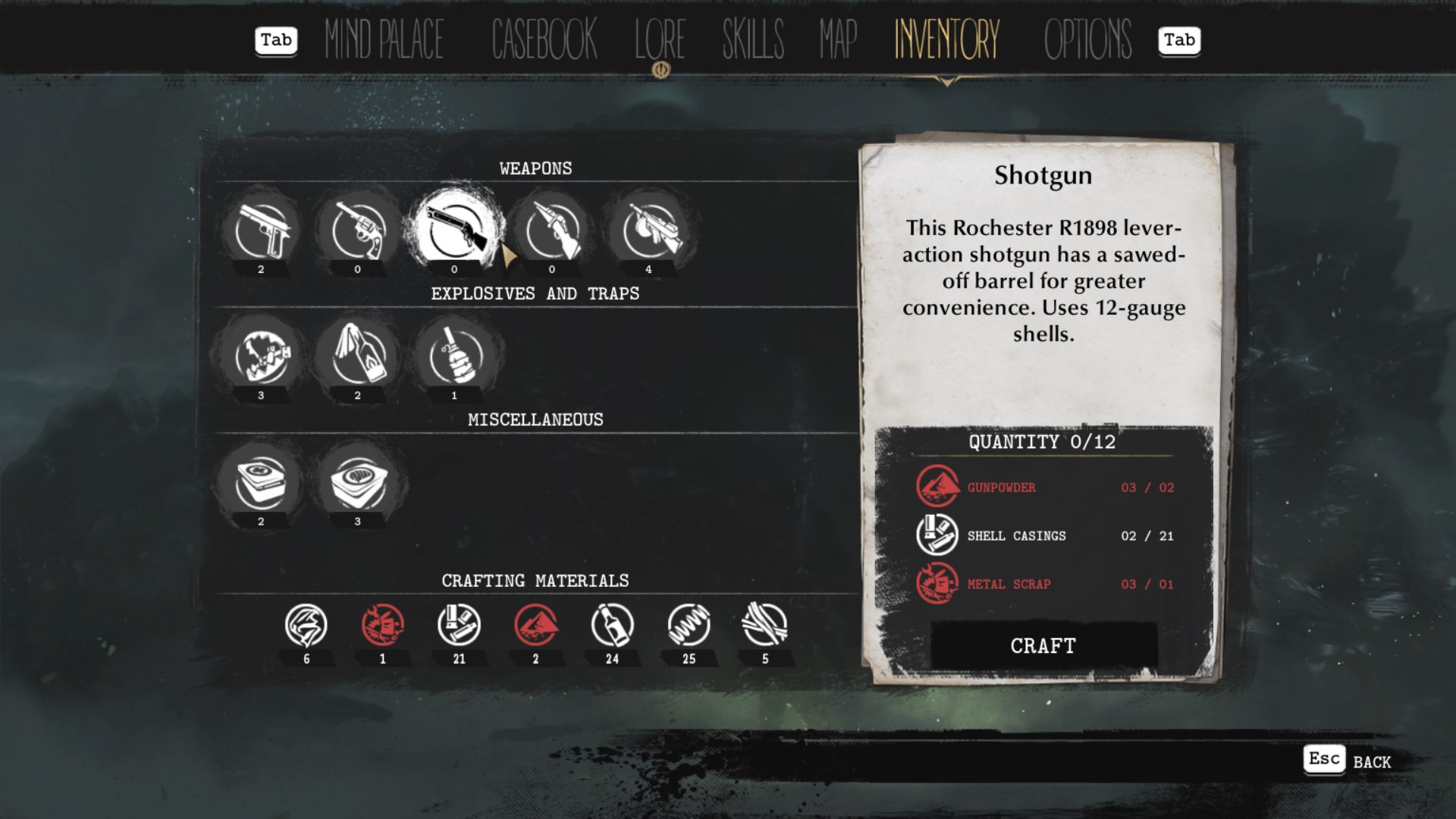Select the red gunpowder crafting material
The height and width of the screenshot is (819, 1456).
[x=535, y=626]
